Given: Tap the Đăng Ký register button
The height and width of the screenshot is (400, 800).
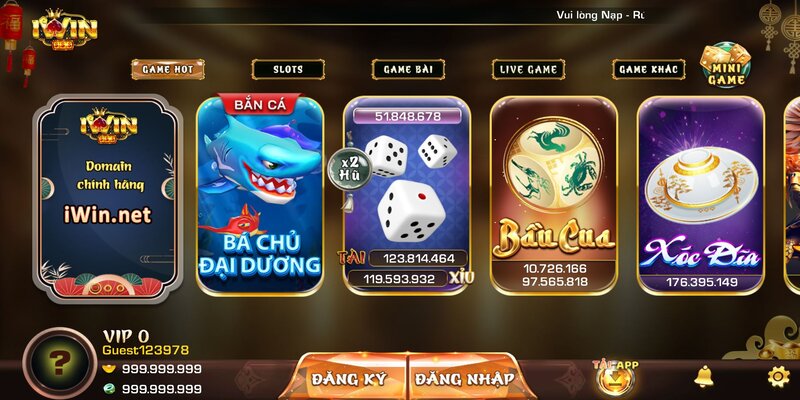Looking at the screenshot, I should [x=349, y=378].
